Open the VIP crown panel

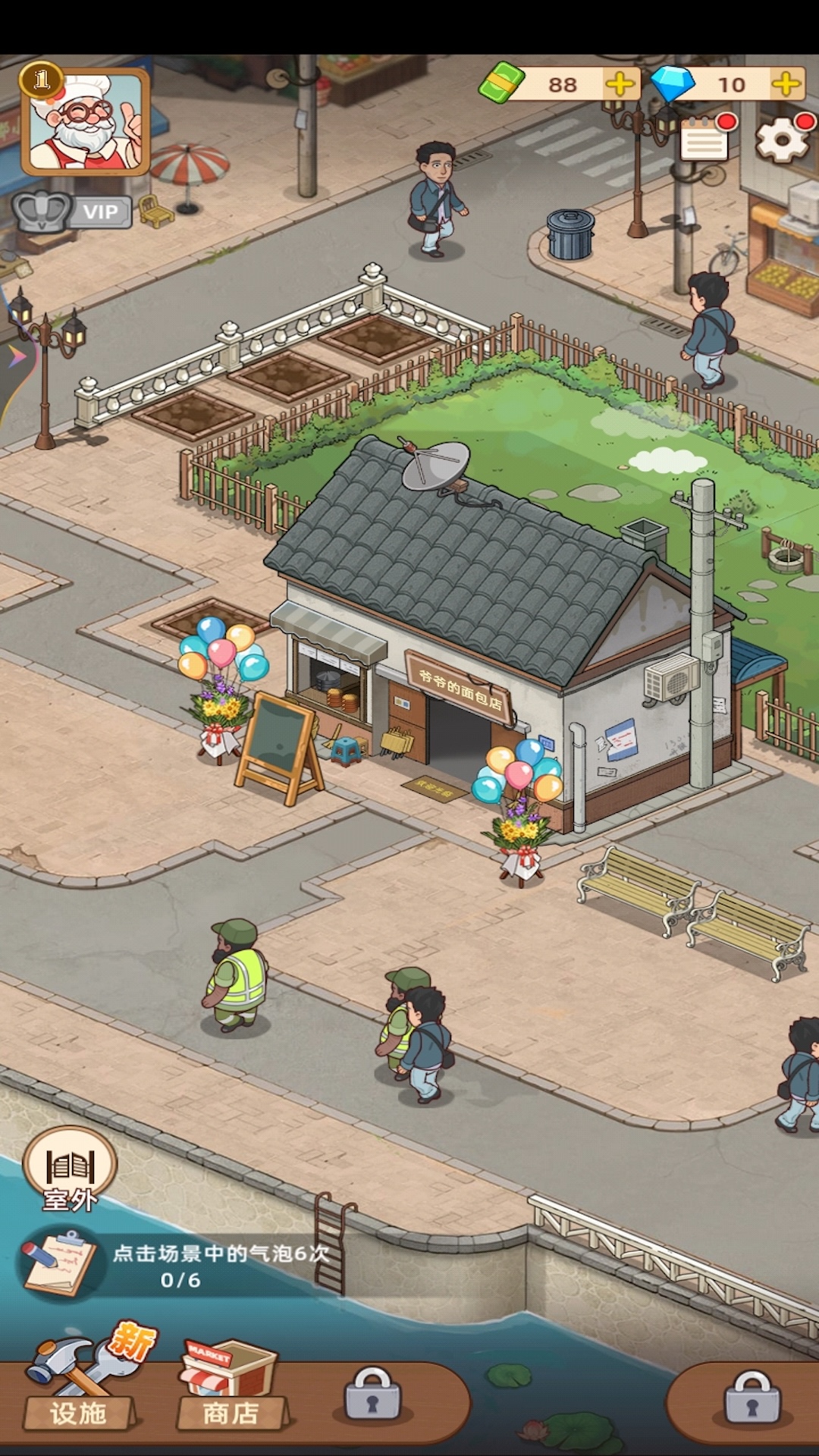[x=72, y=212]
